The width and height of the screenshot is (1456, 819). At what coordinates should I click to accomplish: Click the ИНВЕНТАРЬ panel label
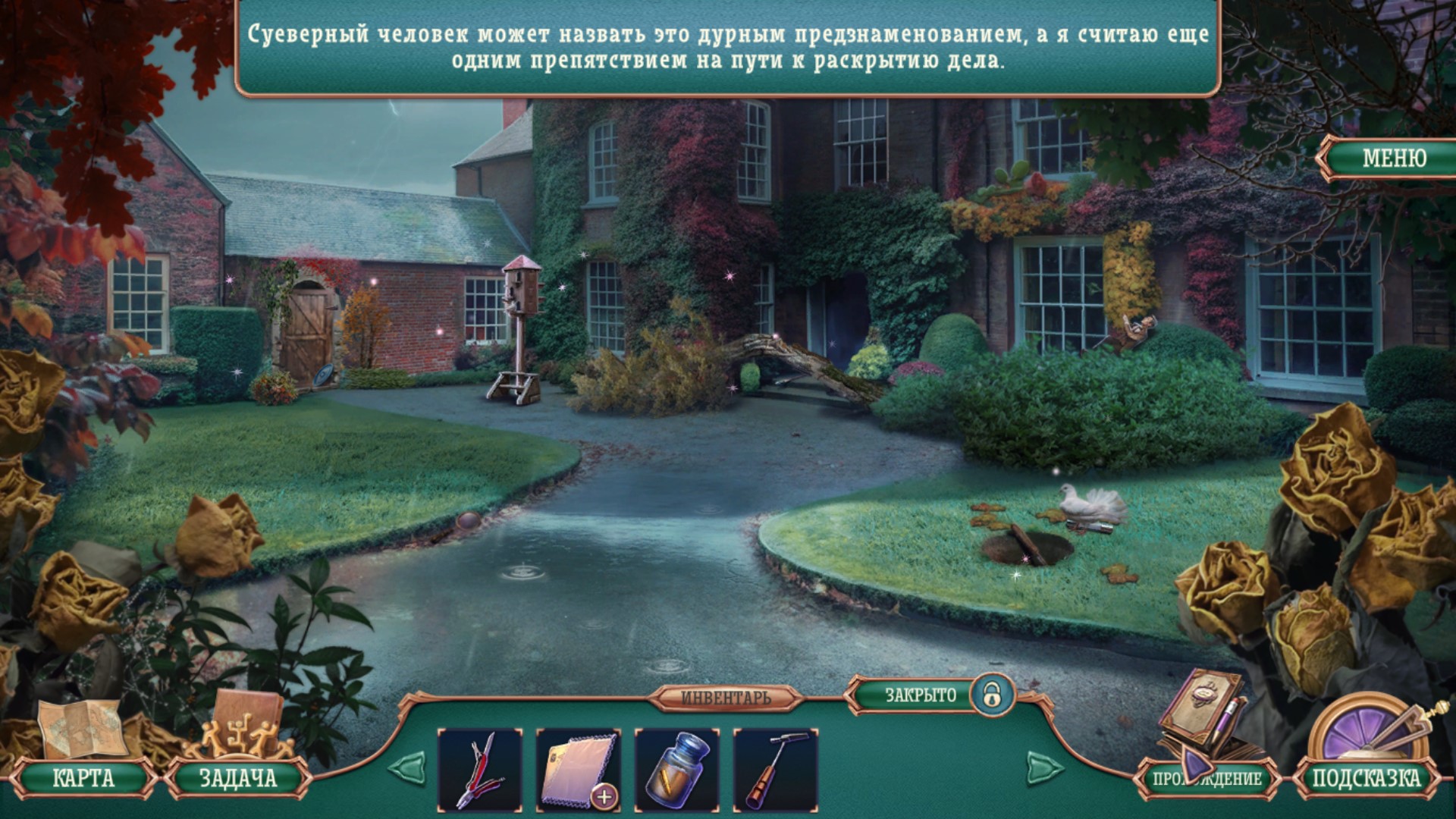coord(726,698)
